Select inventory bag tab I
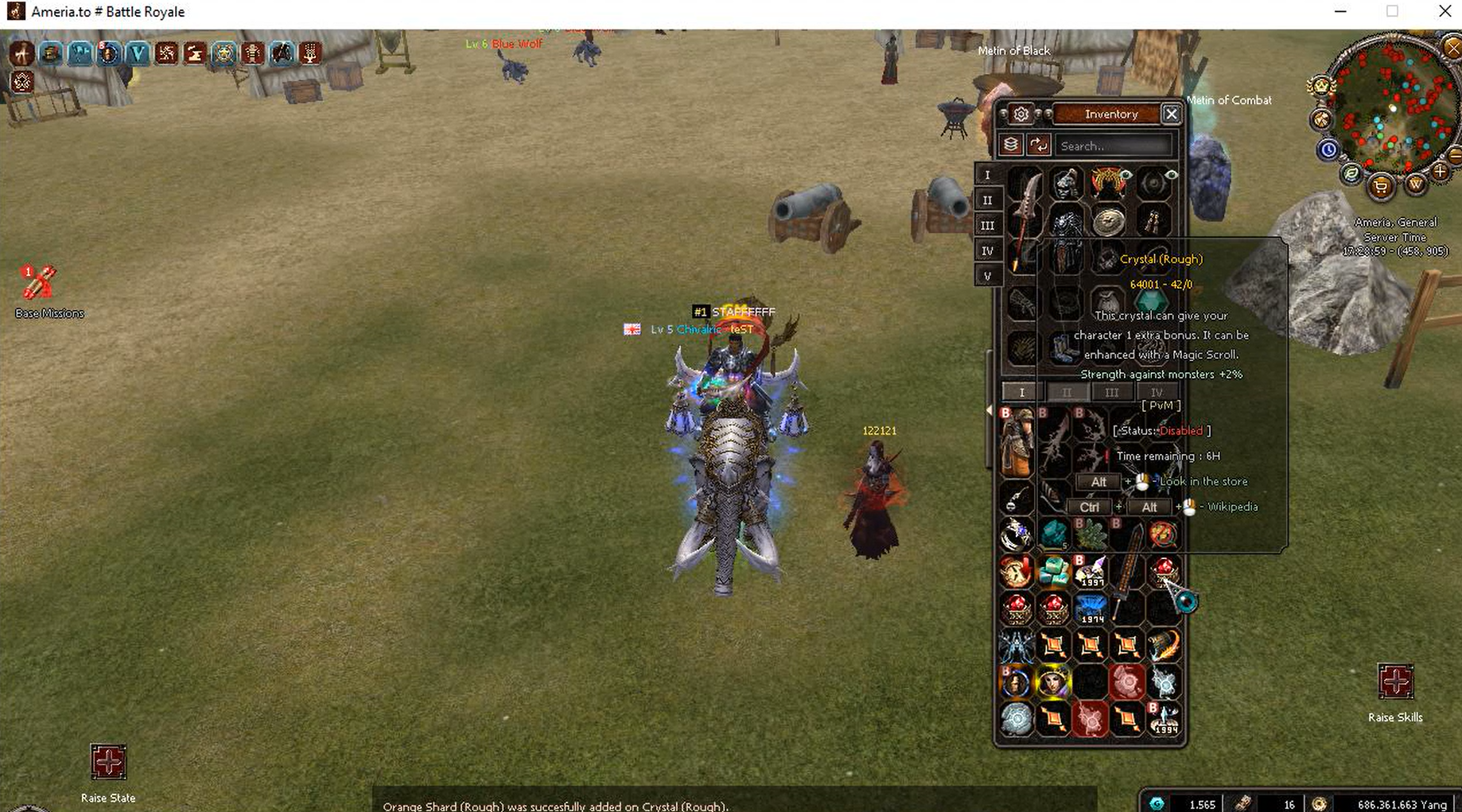The image size is (1462, 812). [1022, 392]
